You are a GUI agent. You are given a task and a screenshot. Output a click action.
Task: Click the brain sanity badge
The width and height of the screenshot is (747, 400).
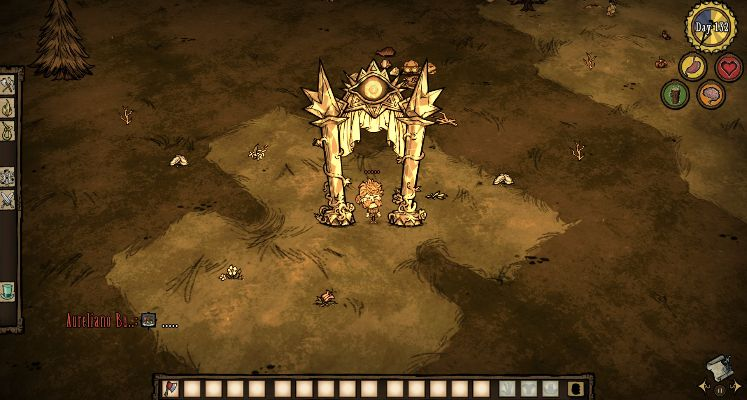[x=710, y=95]
